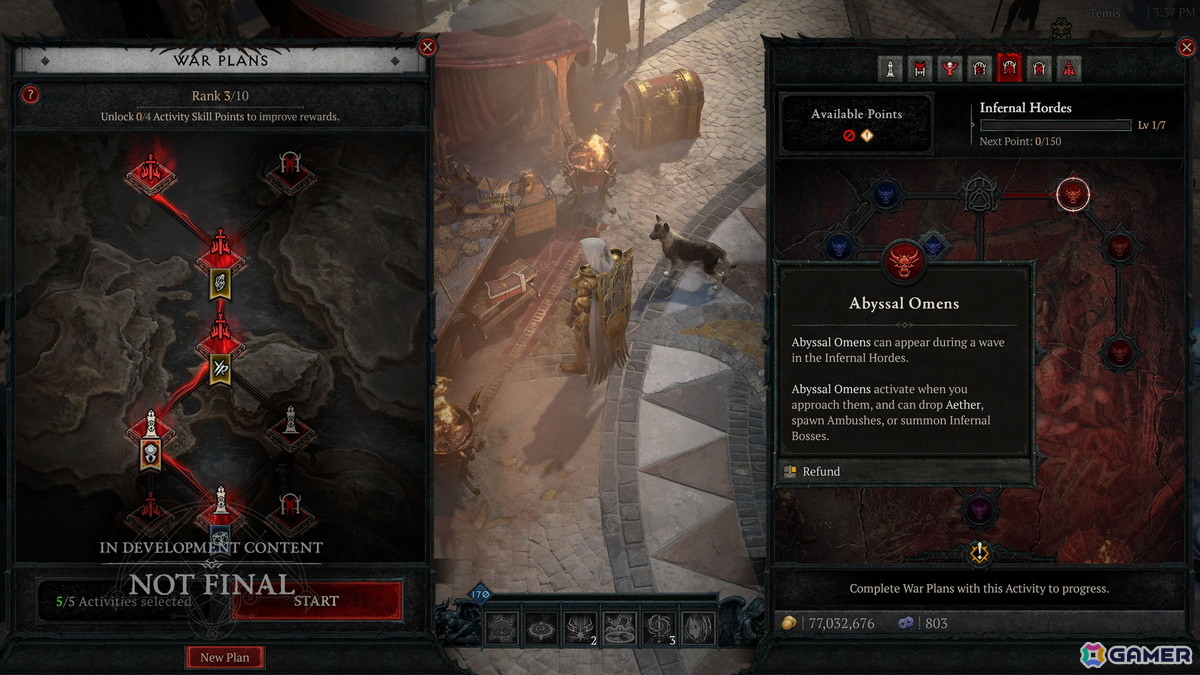Switch to the last red activity tab
Image resolution: width=1200 pixels, height=675 pixels.
1069,68
